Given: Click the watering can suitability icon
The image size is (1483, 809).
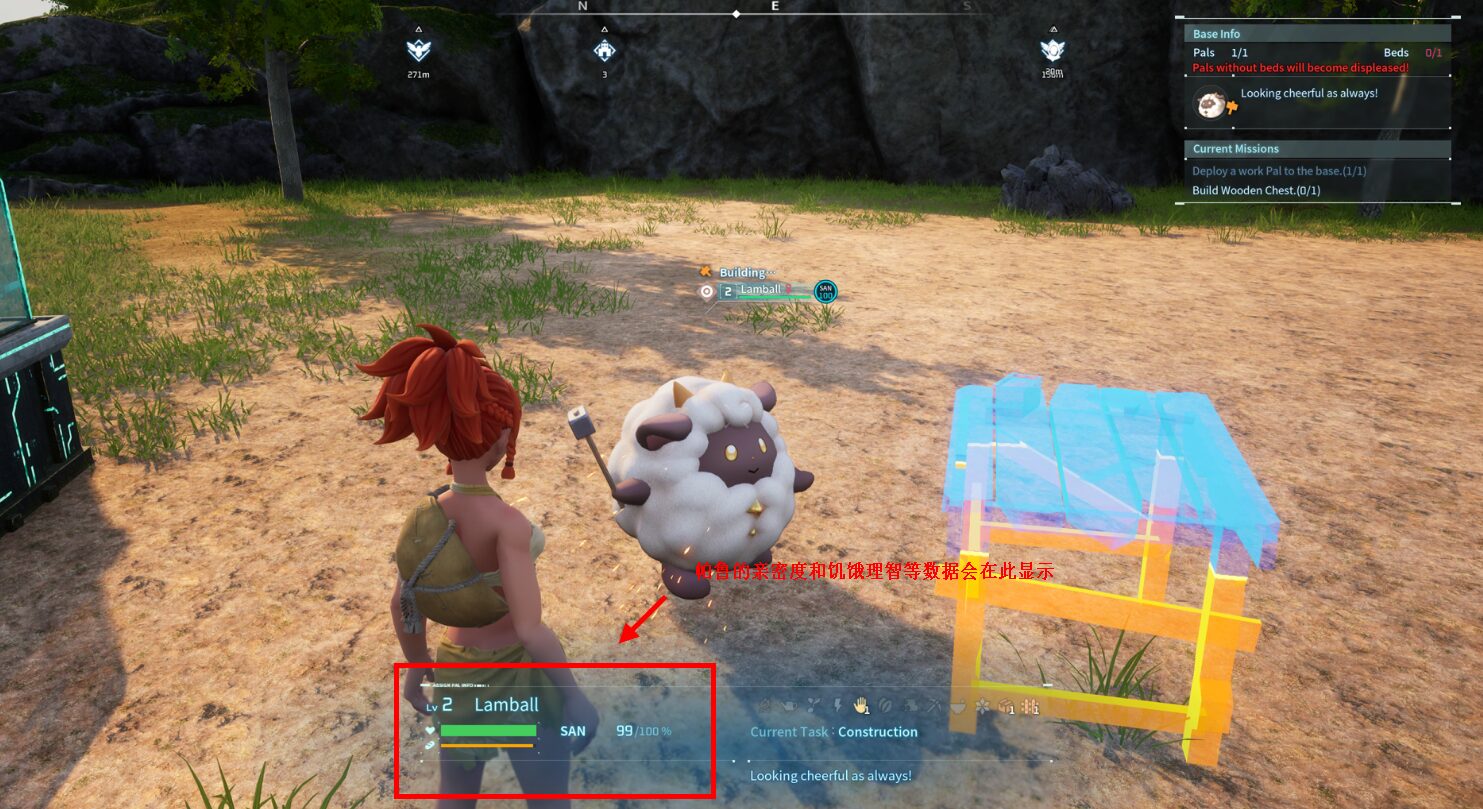Looking at the screenshot, I should 789,706.
